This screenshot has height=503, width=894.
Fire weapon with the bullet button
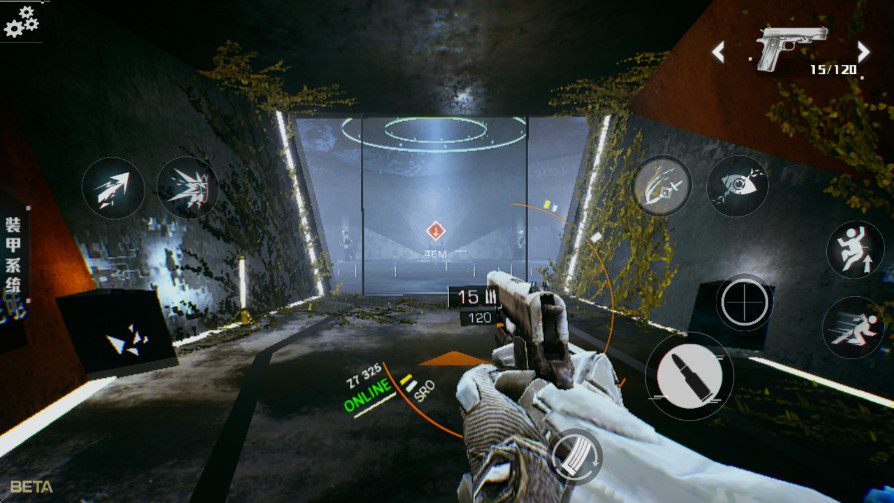click(x=689, y=375)
